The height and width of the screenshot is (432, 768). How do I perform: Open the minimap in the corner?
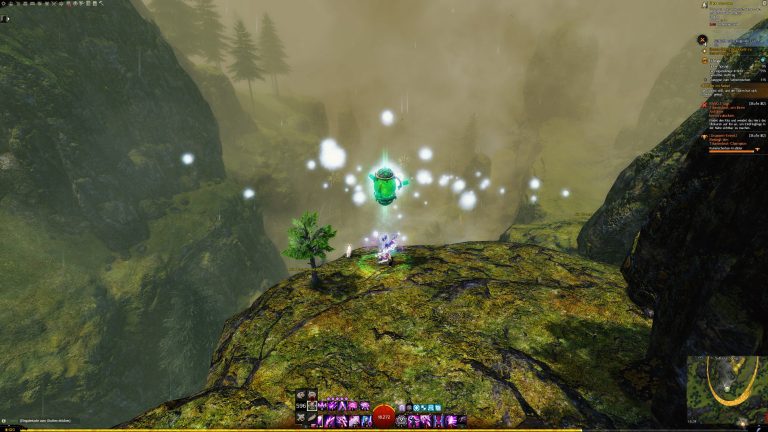click(x=726, y=390)
